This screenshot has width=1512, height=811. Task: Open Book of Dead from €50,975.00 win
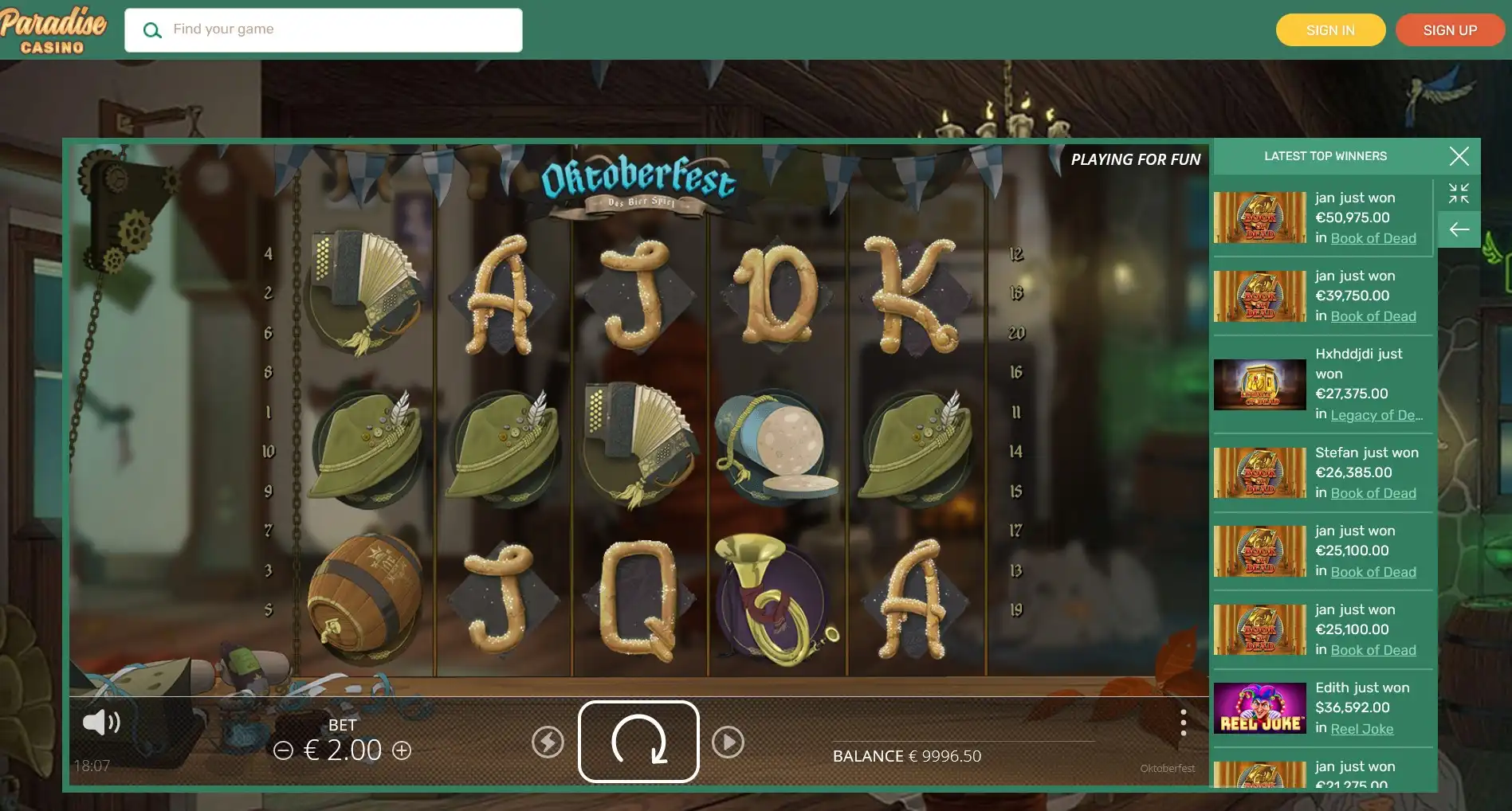coord(1373,238)
